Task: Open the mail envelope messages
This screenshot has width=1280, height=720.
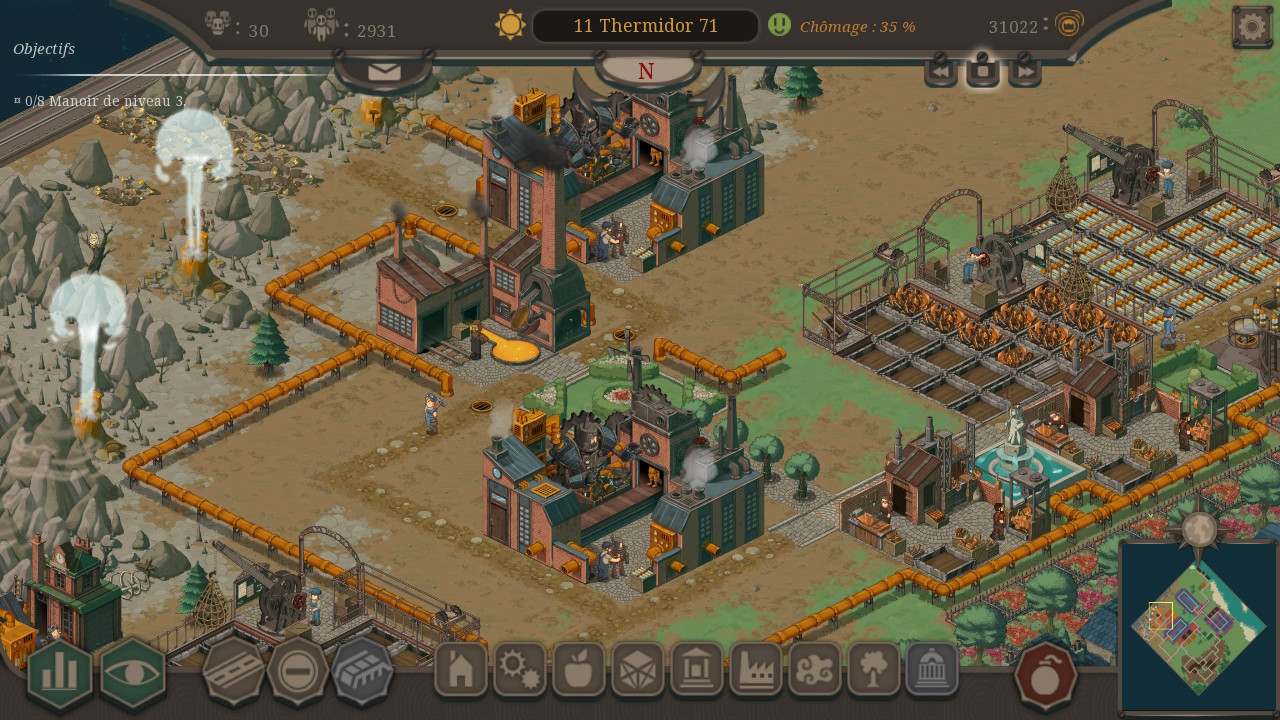Action: click(384, 72)
